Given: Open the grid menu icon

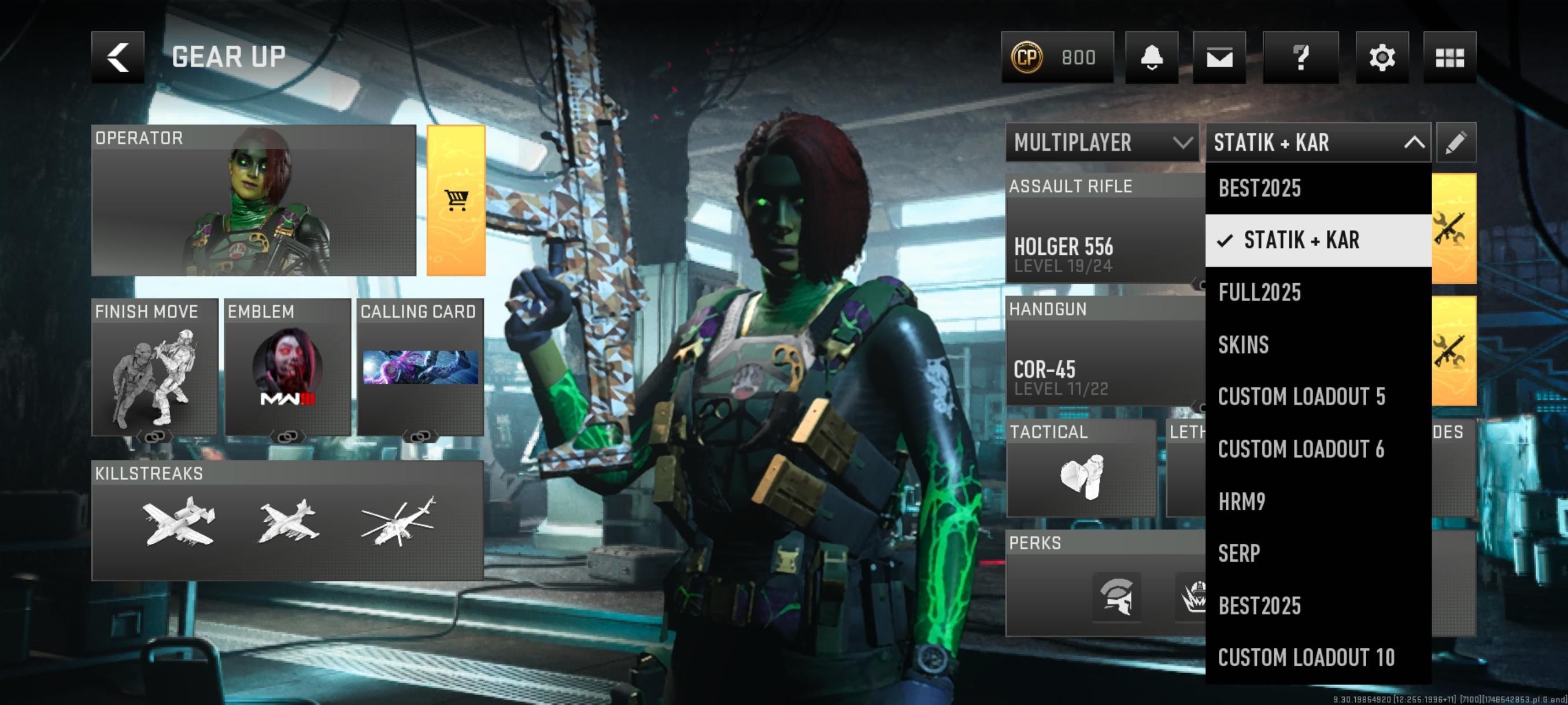Looking at the screenshot, I should click(x=1449, y=57).
